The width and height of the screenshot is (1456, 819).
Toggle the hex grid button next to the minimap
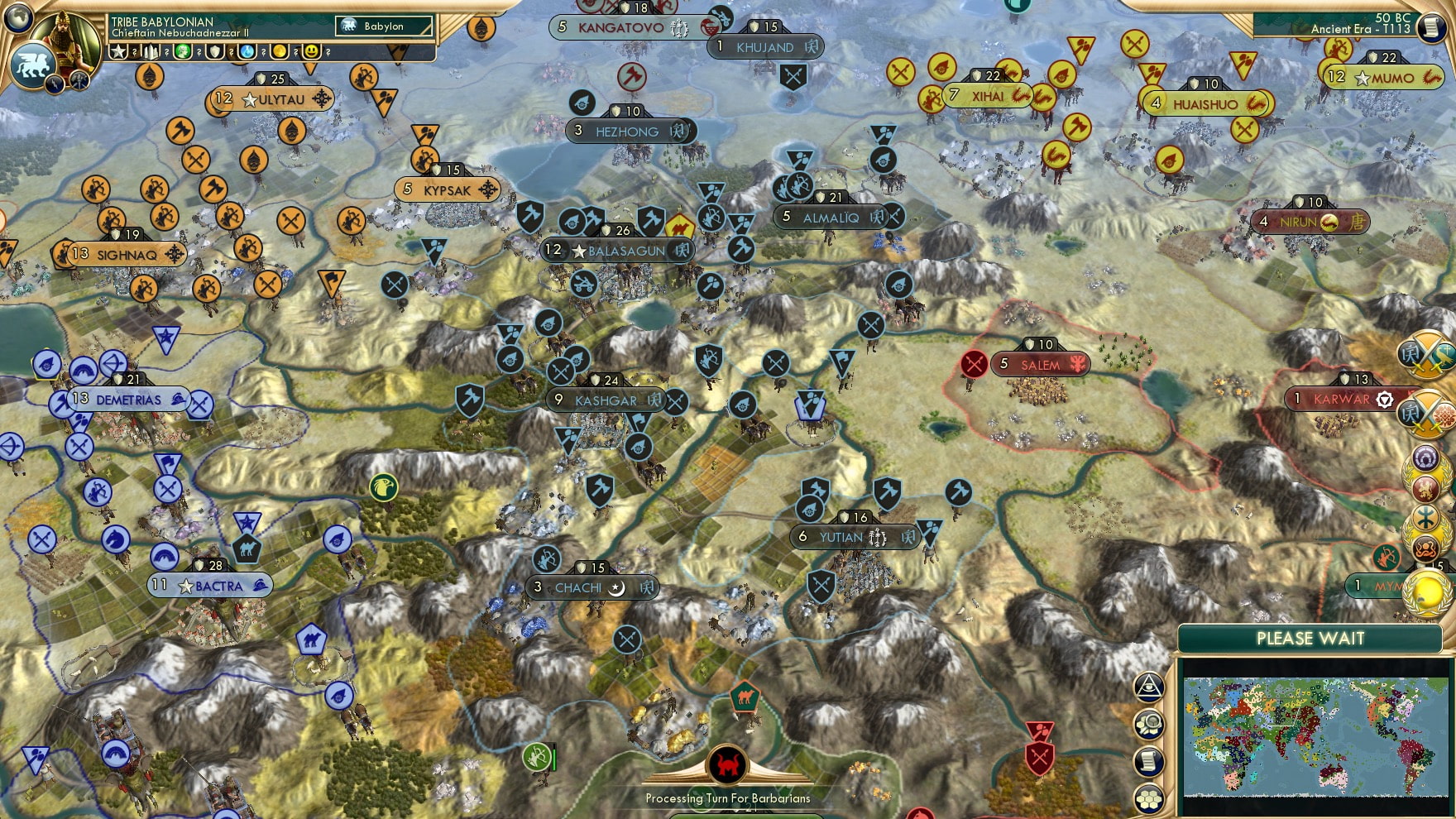pyautogui.click(x=1148, y=797)
